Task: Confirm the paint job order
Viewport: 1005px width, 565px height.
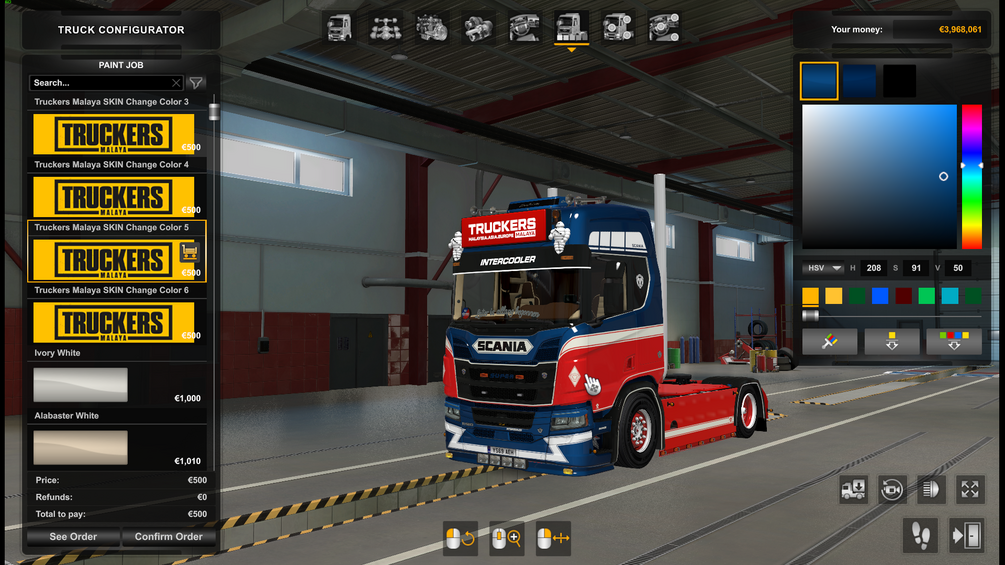Action: click(x=168, y=537)
